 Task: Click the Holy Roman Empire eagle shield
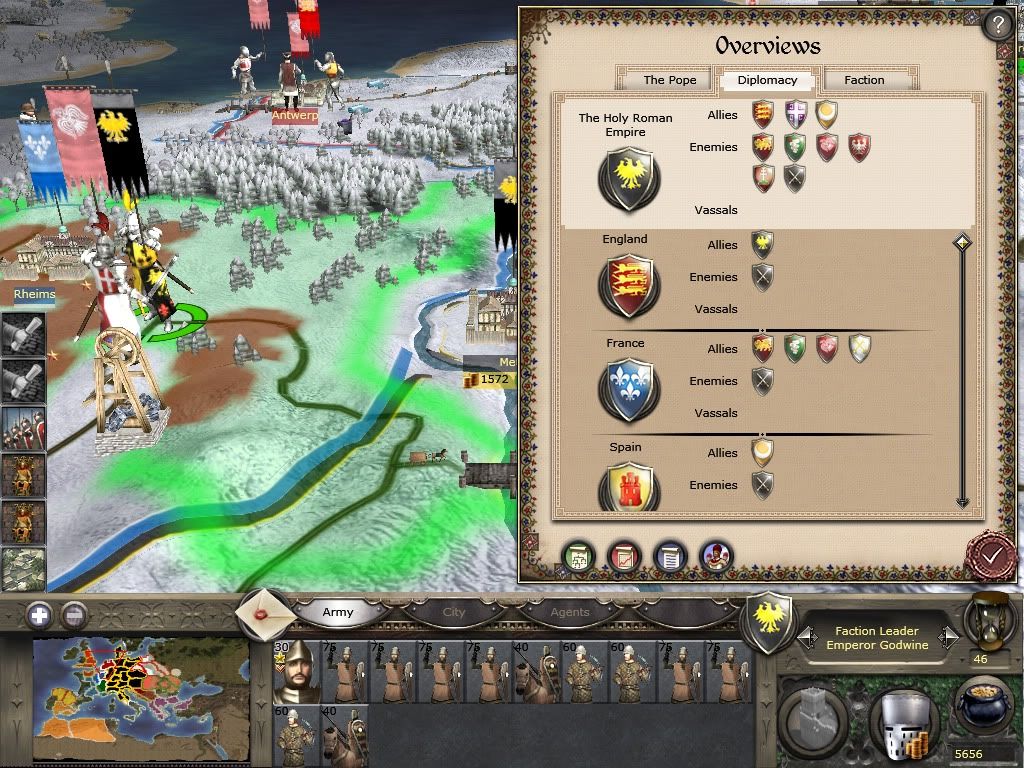628,180
